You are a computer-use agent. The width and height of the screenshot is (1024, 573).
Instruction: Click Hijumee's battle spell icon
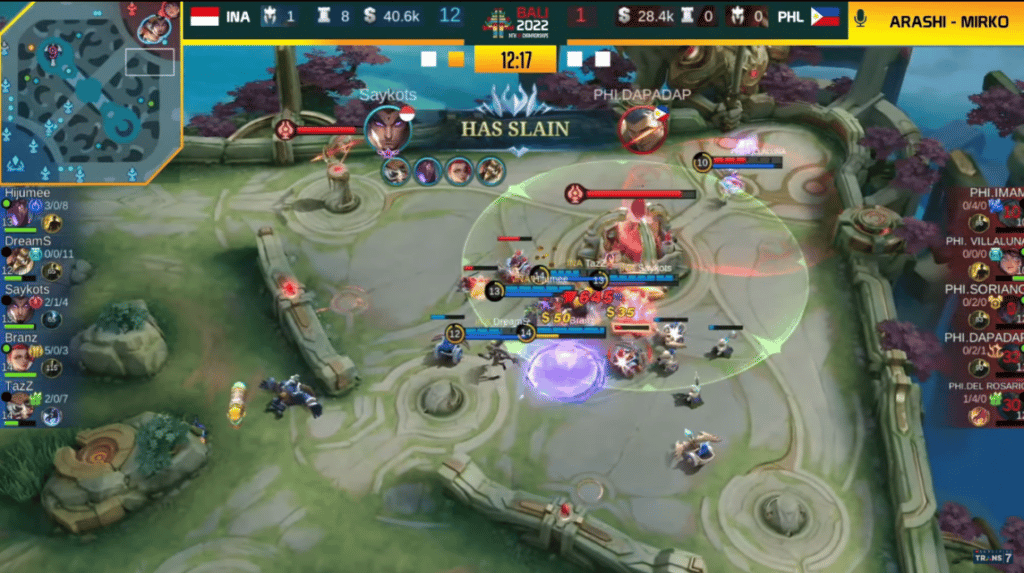(53, 223)
